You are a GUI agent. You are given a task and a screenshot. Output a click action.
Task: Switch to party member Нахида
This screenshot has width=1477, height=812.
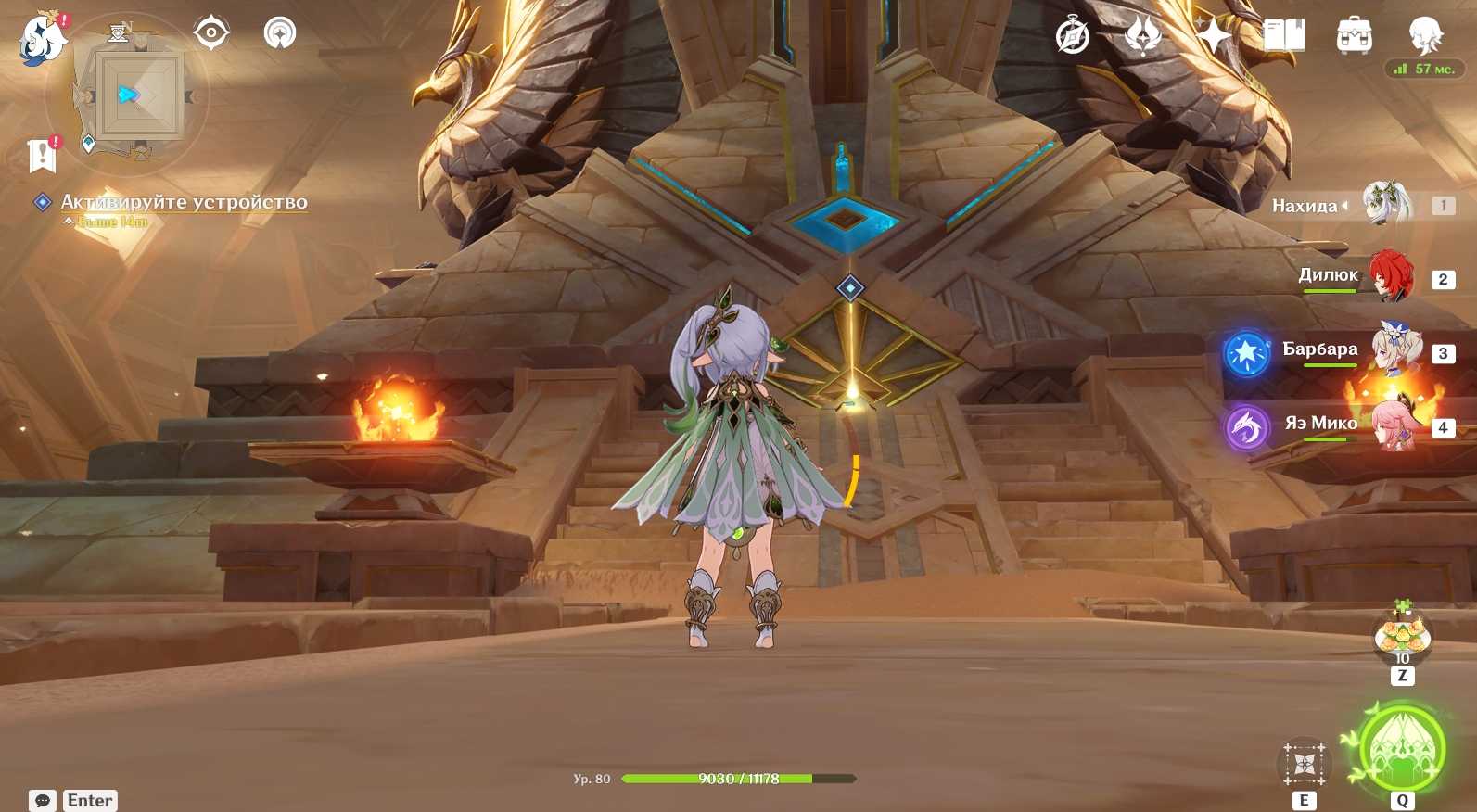click(1386, 205)
